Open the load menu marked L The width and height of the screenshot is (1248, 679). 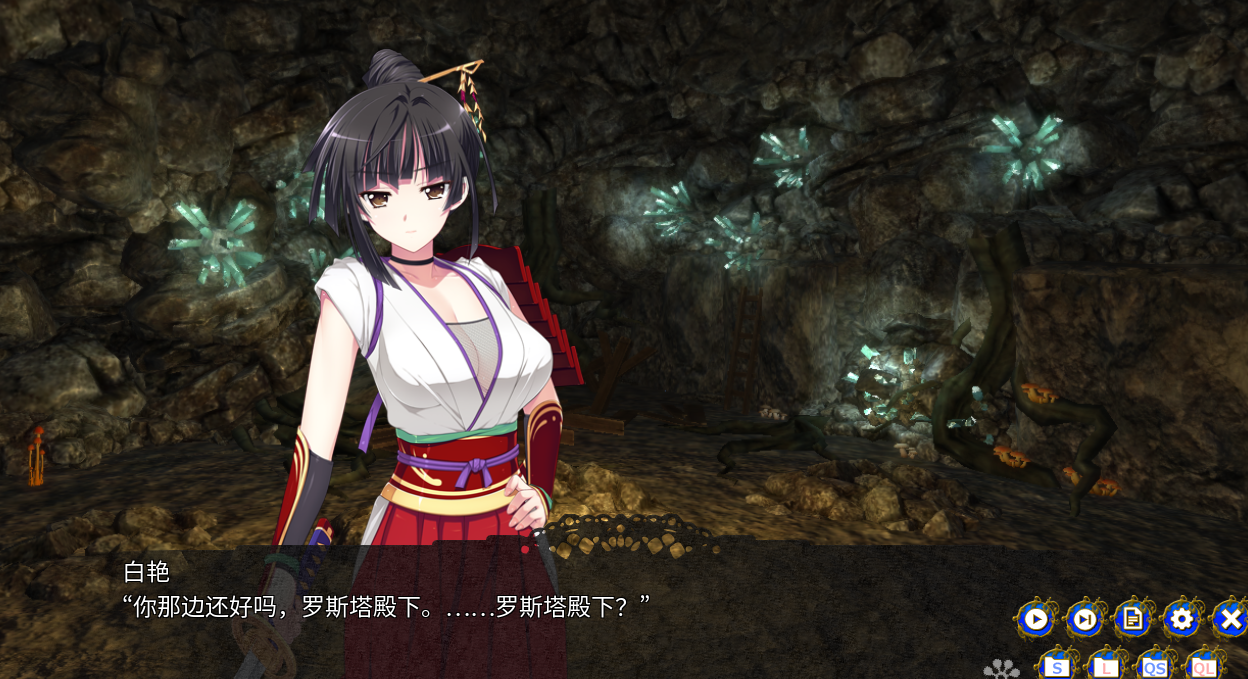point(1106,667)
